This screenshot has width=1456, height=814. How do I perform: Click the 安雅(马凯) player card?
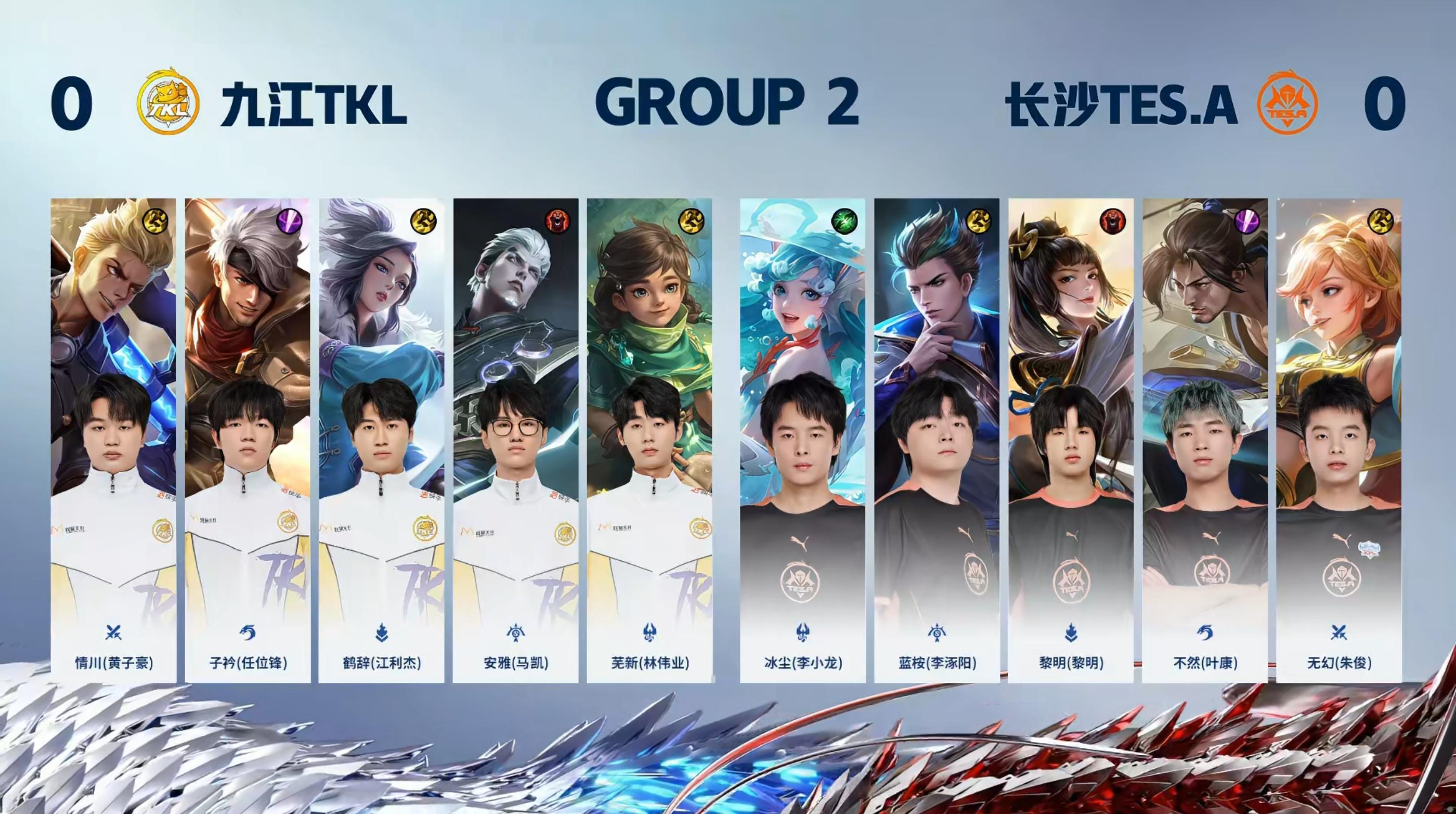[515, 440]
